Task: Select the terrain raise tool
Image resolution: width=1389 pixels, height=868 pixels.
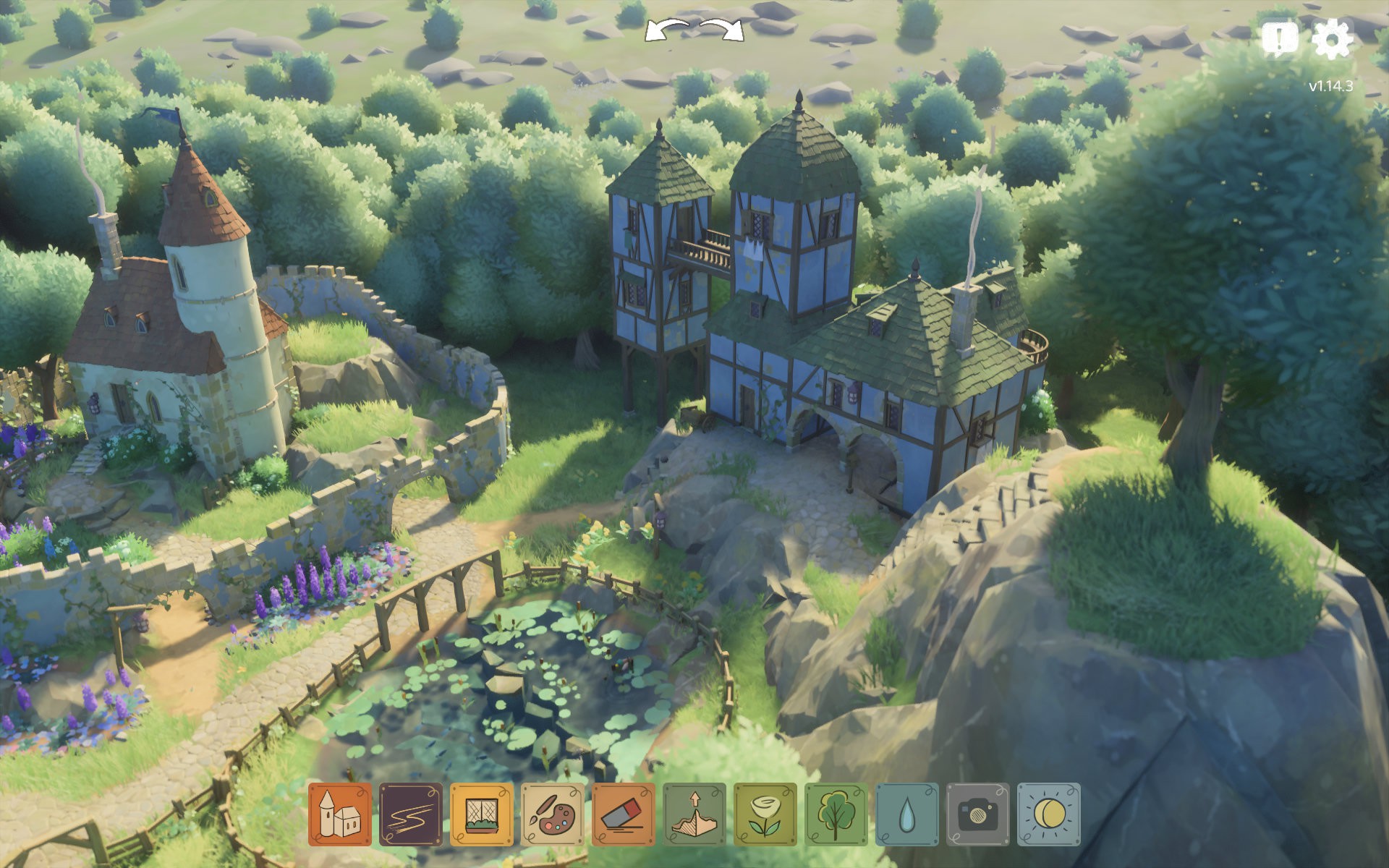Action: point(694,814)
